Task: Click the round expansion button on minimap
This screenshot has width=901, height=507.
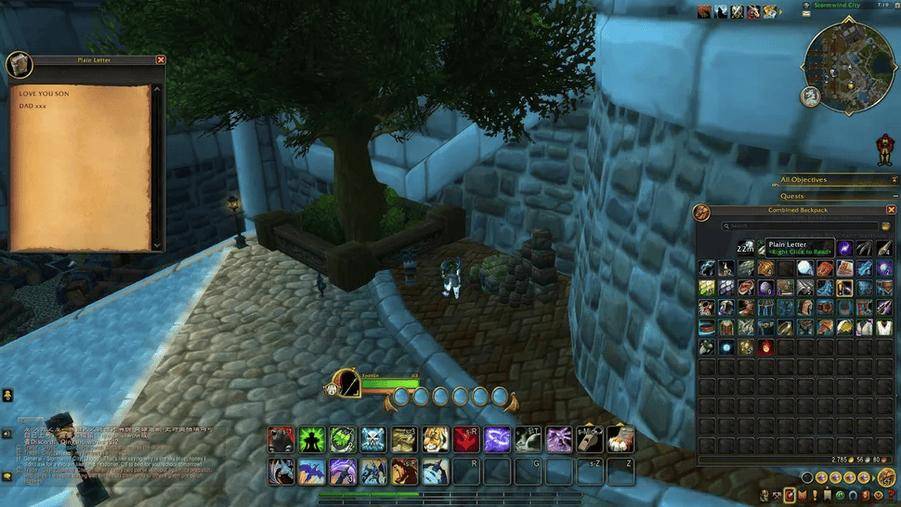Action: pos(810,97)
